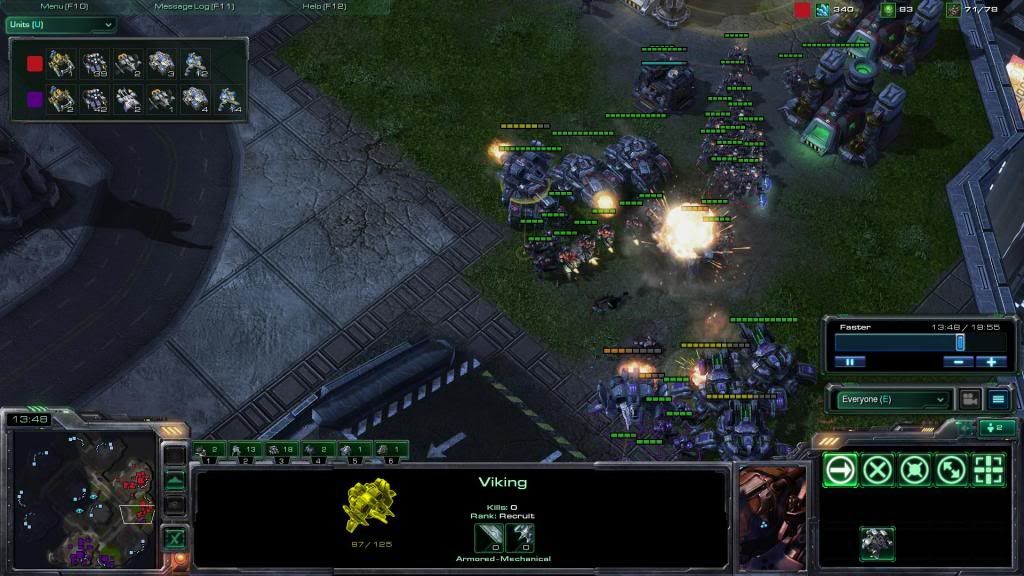
Task: Increase replay speed with plus button
Action: click(991, 362)
